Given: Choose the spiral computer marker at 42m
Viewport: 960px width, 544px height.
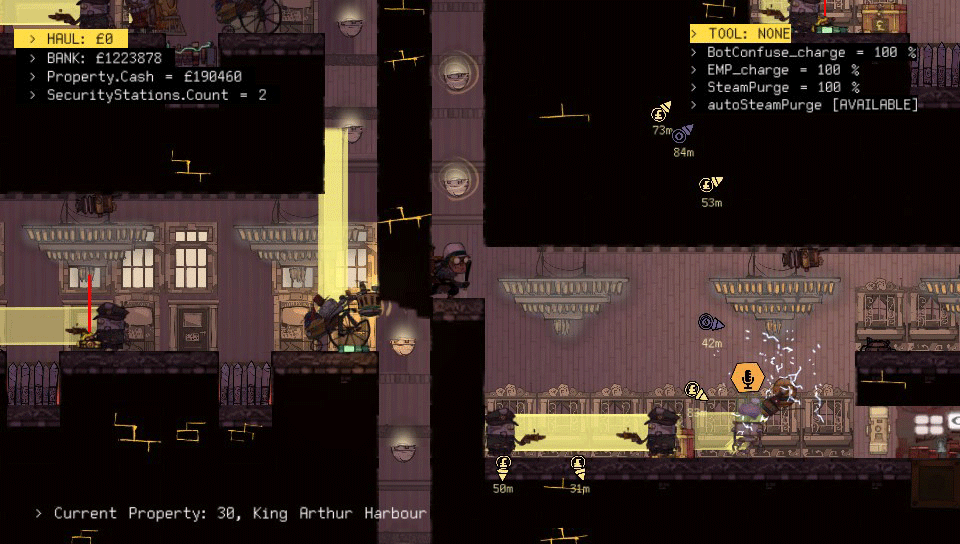Looking at the screenshot, I should pos(710,323).
